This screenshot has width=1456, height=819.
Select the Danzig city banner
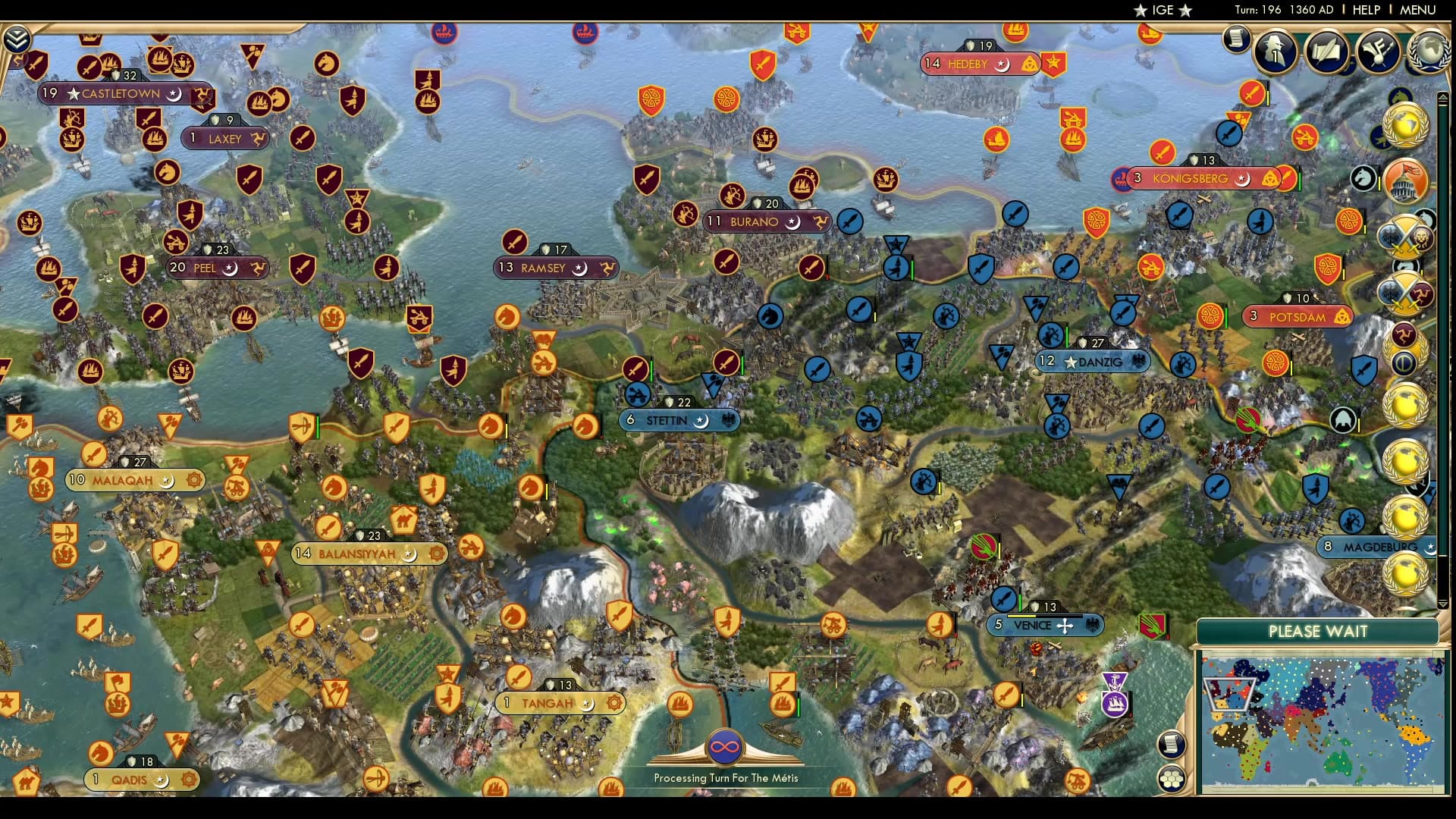(1093, 362)
